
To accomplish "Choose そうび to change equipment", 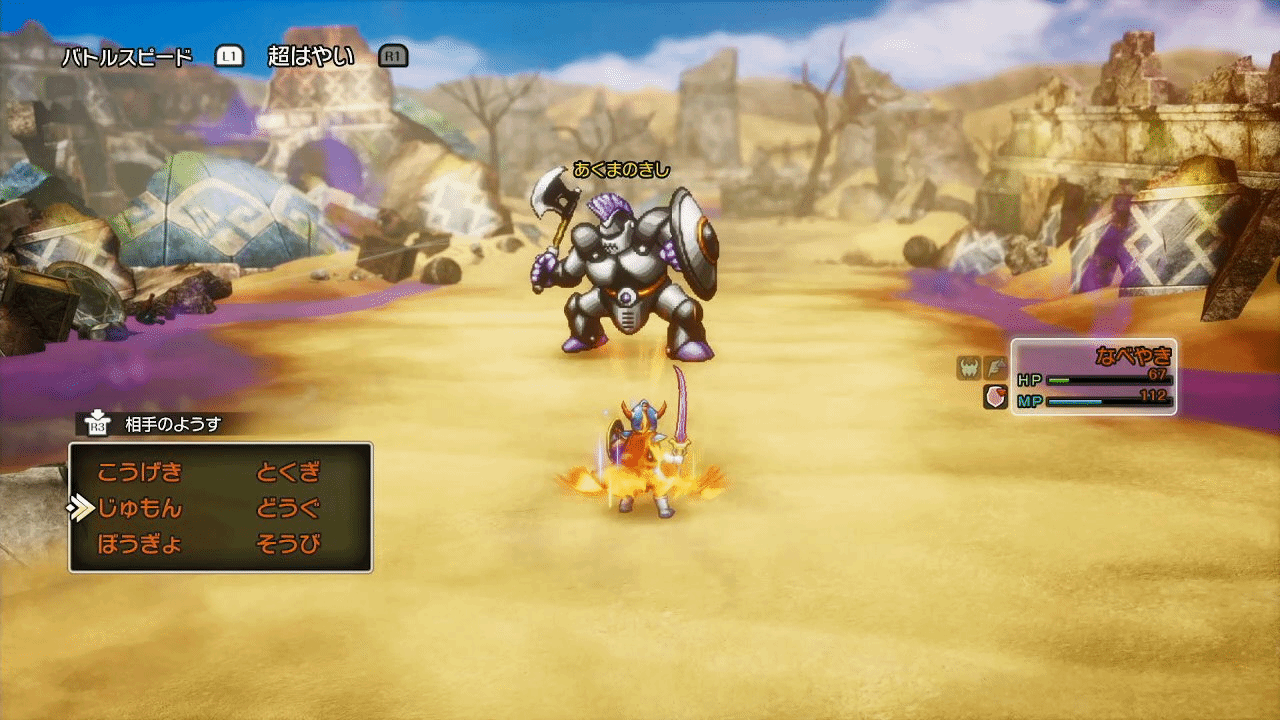I will tap(289, 545).
